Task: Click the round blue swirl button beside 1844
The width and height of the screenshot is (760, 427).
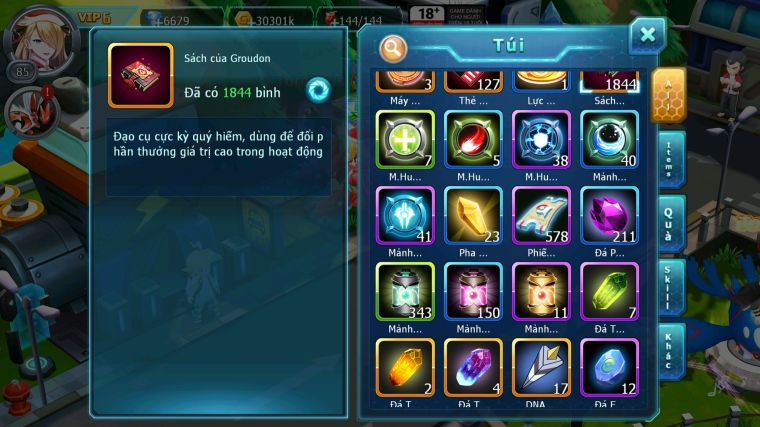Action: click(x=318, y=90)
